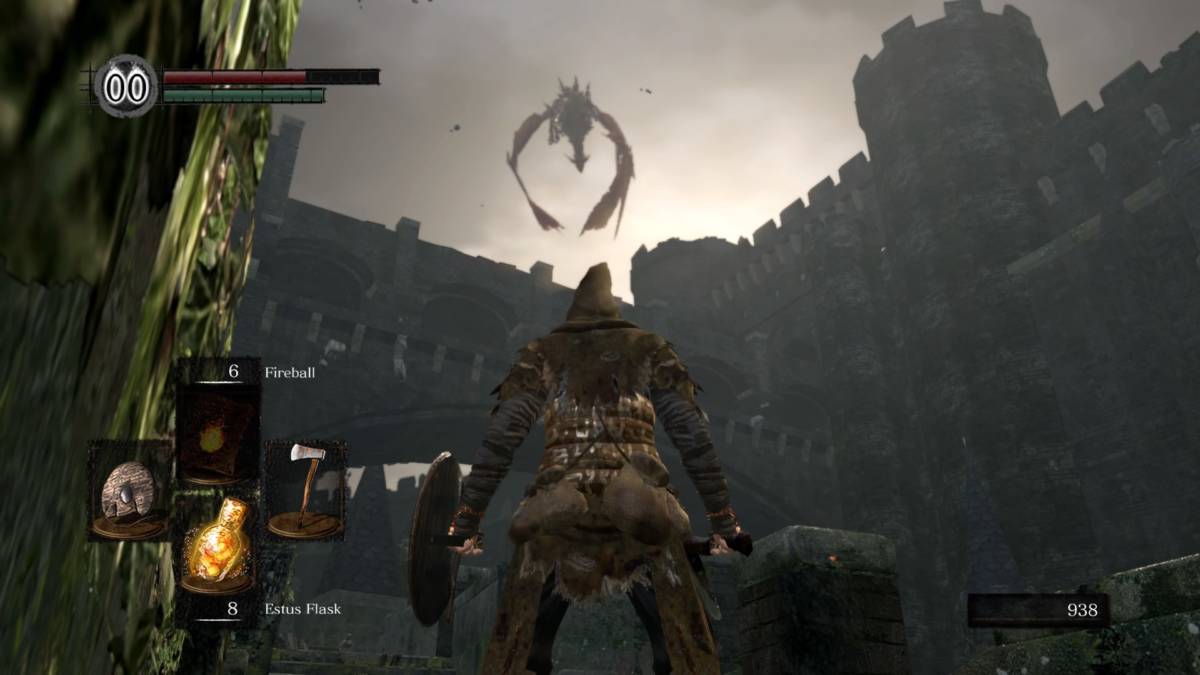Use the Estus Flask item slot

tap(216, 543)
